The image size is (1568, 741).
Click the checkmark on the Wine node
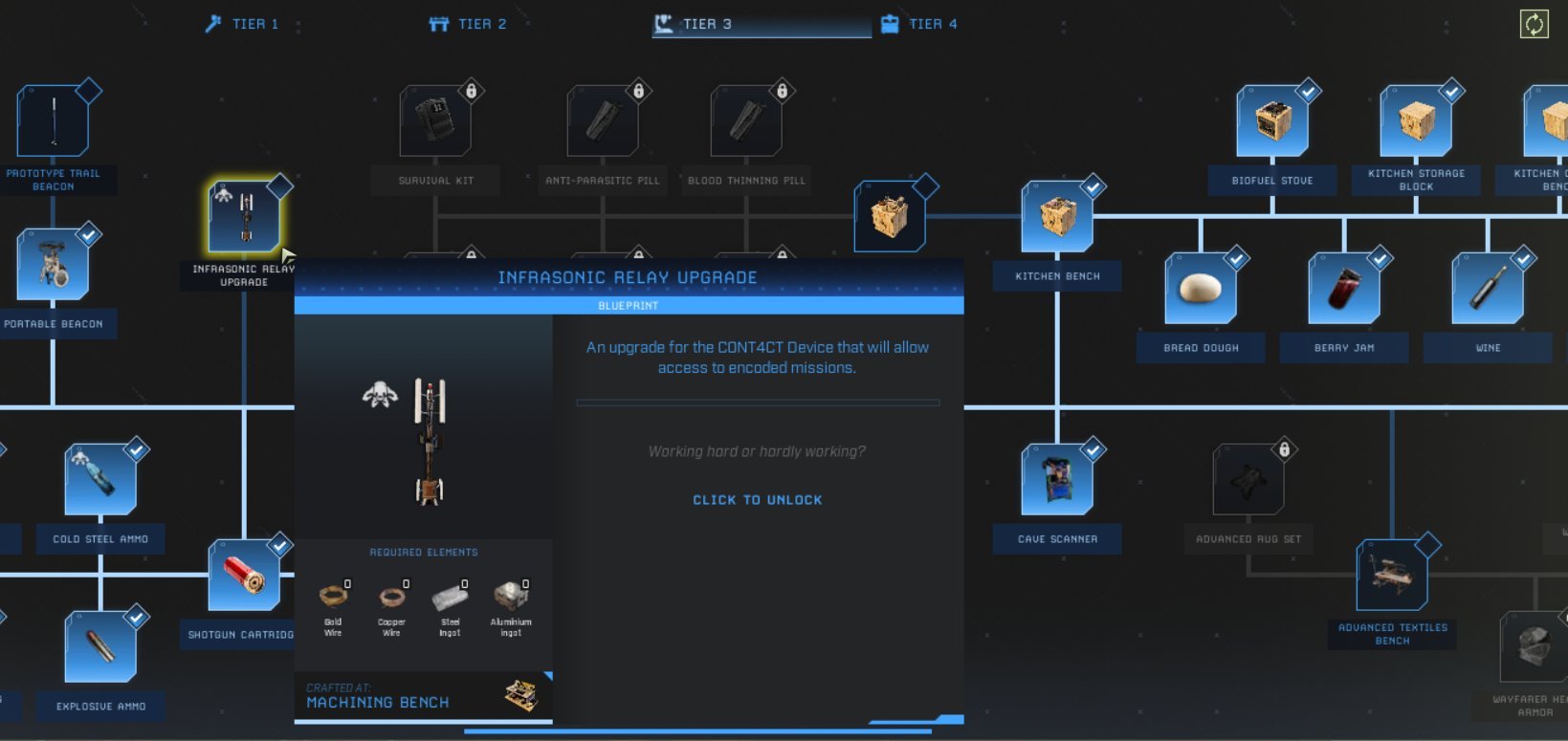click(x=1521, y=258)
